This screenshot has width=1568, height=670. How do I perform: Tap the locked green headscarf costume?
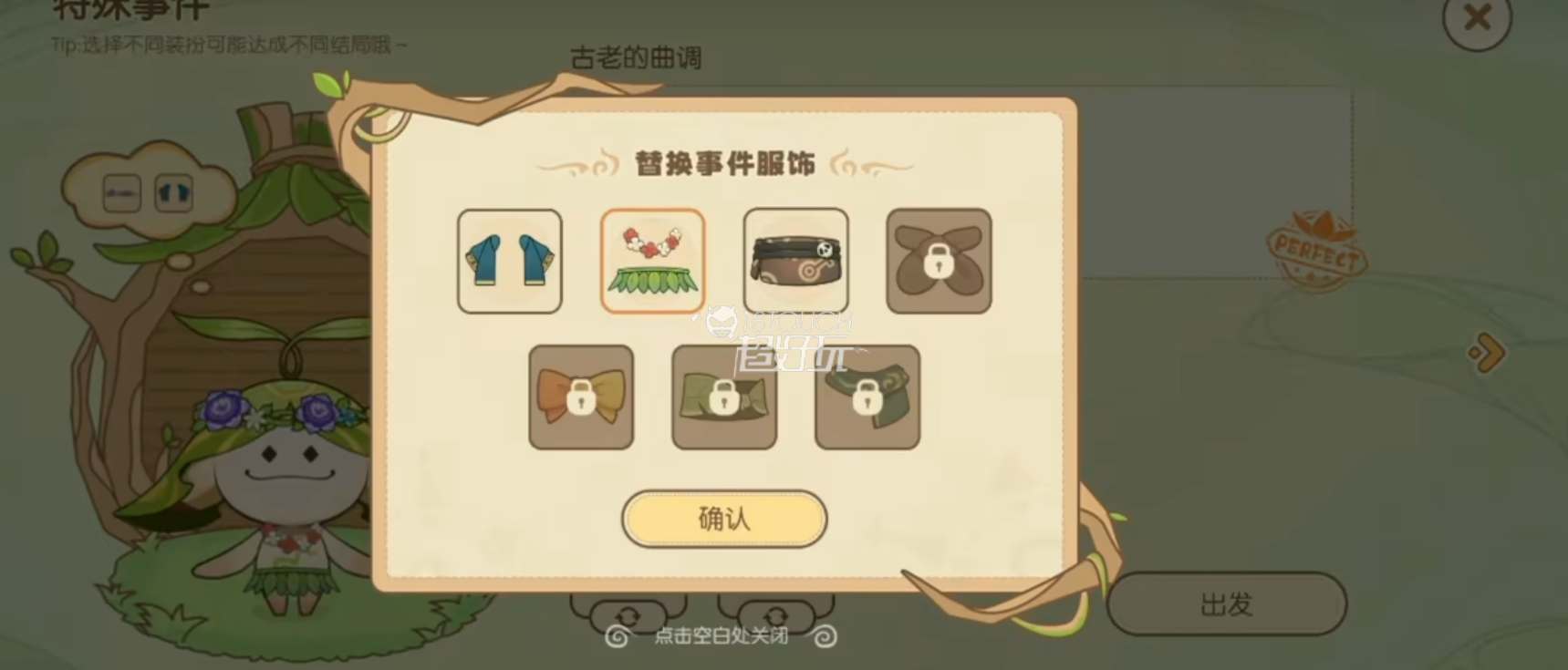tap(723, 399)
